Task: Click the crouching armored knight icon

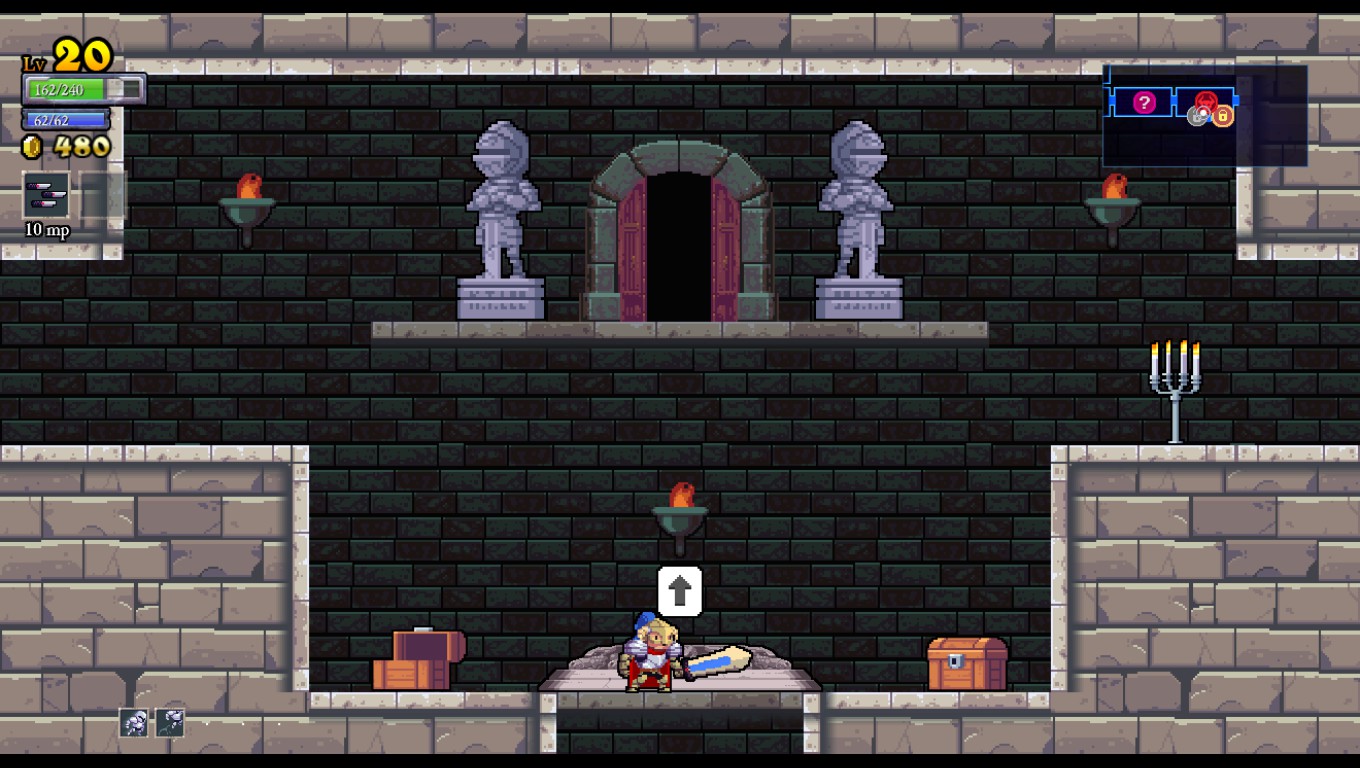Action: 134,722
